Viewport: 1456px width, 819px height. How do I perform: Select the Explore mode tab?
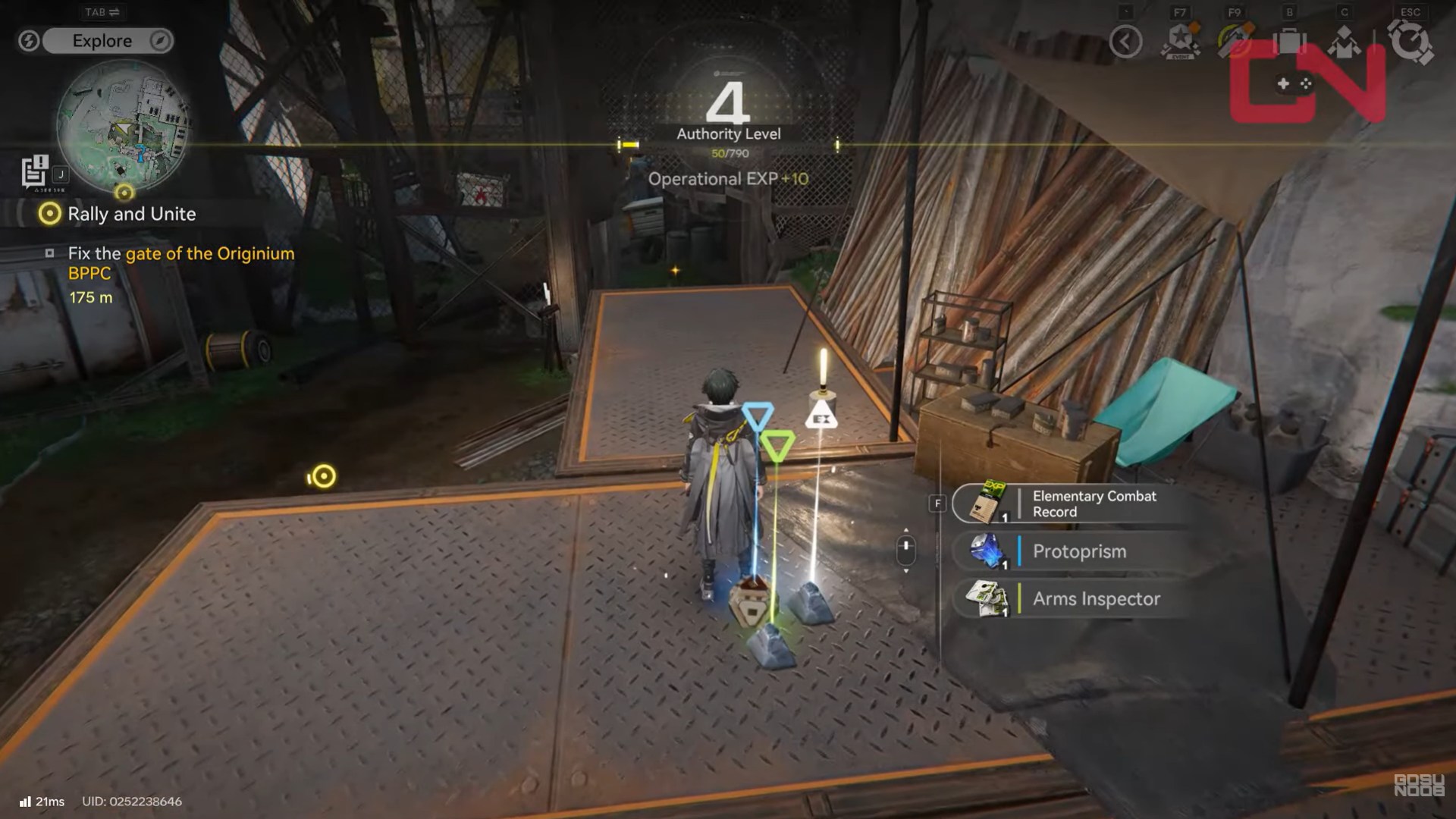(x=101, y=41)
